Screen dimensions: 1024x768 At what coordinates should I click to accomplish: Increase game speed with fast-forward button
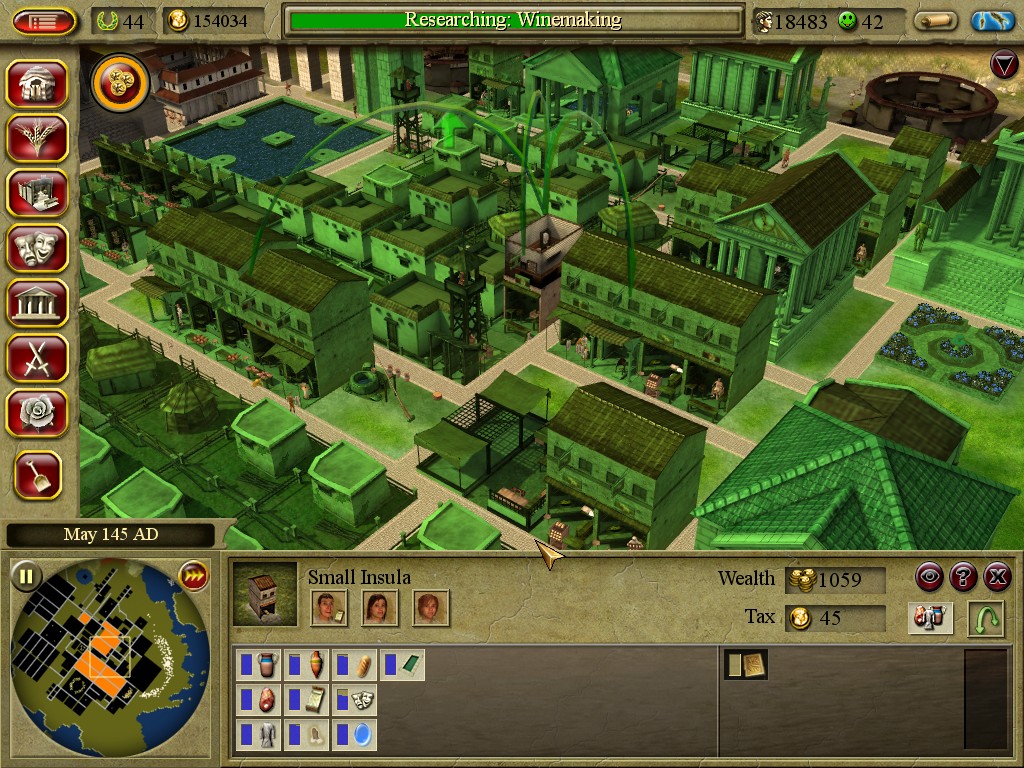pos(192,576)
